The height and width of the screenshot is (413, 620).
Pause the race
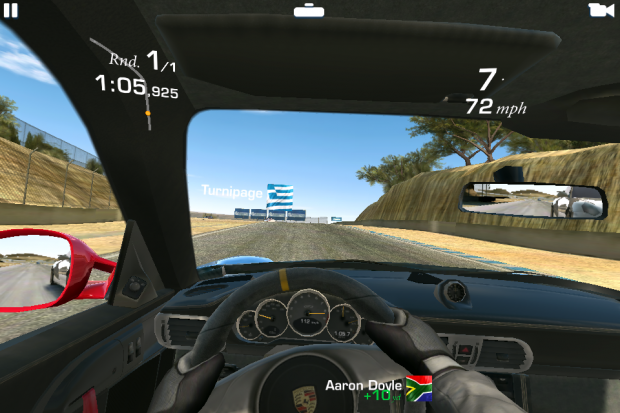[x=11, y=9]
